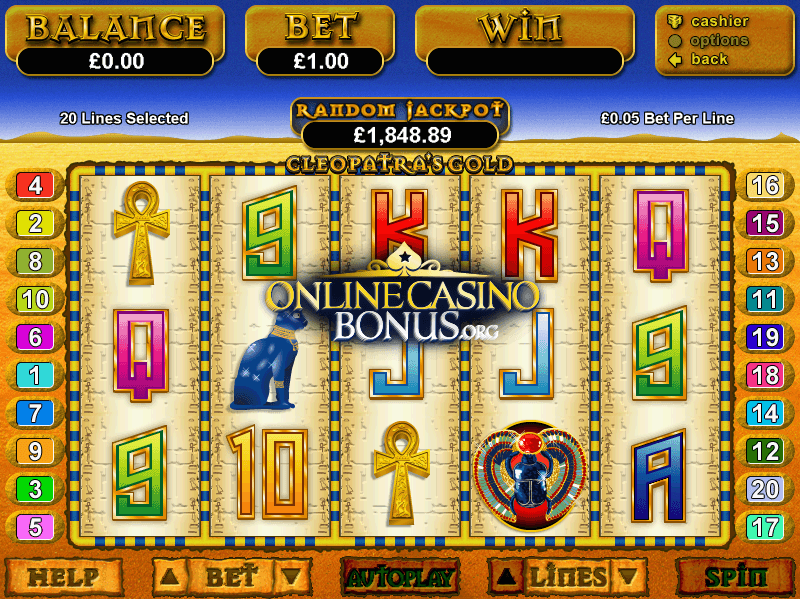
Task: Go back to the lobby
Action: point(709,59)
